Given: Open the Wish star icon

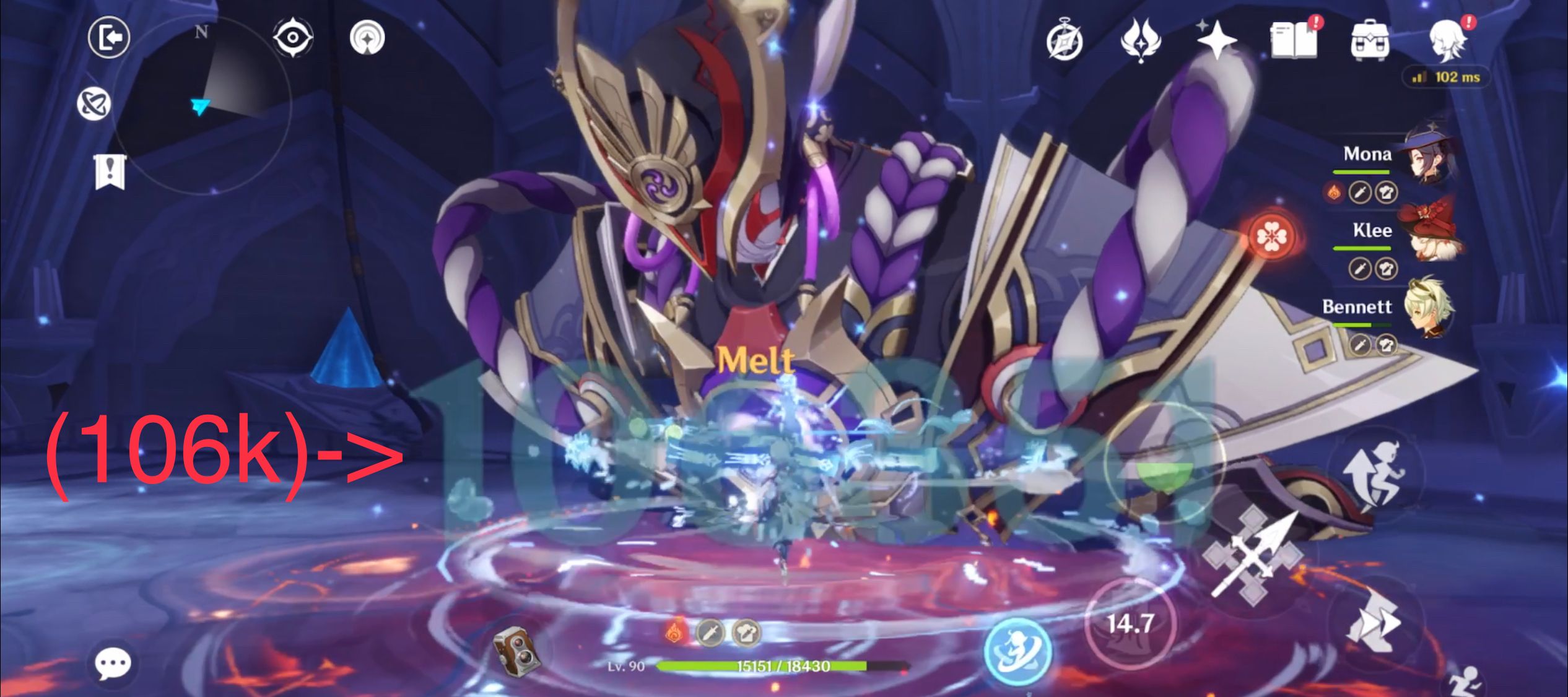Looking at the screenshot, I should point(1216,40).
